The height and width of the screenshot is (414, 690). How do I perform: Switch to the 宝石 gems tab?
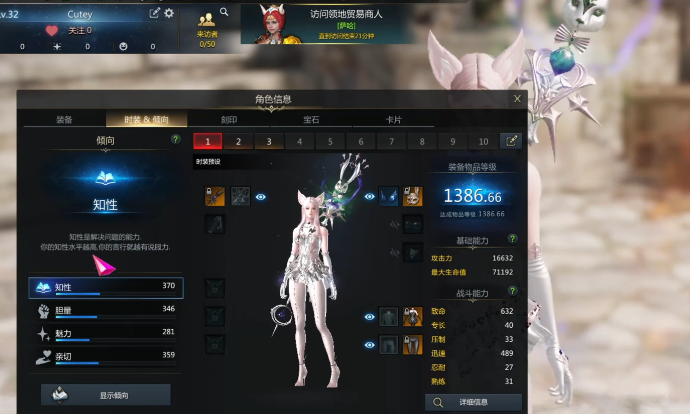(x=310, y=119)
